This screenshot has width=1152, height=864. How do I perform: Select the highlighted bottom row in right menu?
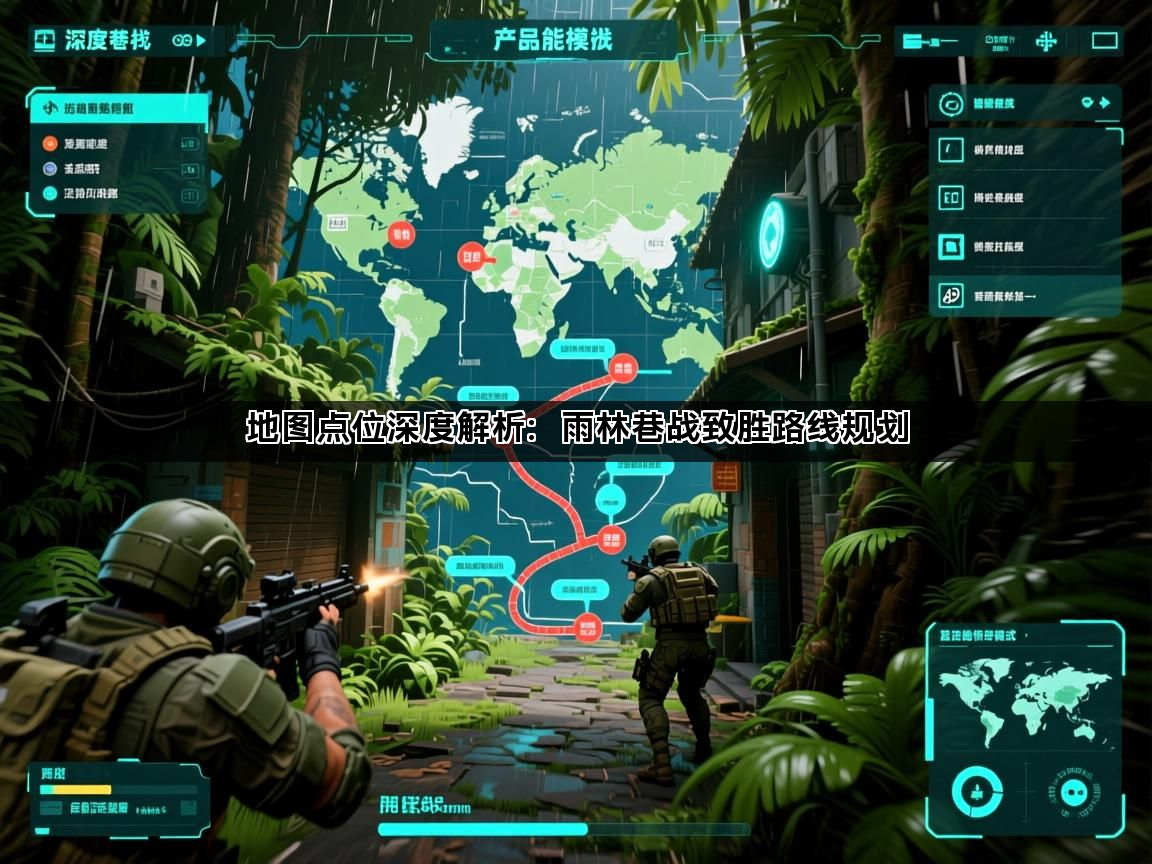[1025, 295]
